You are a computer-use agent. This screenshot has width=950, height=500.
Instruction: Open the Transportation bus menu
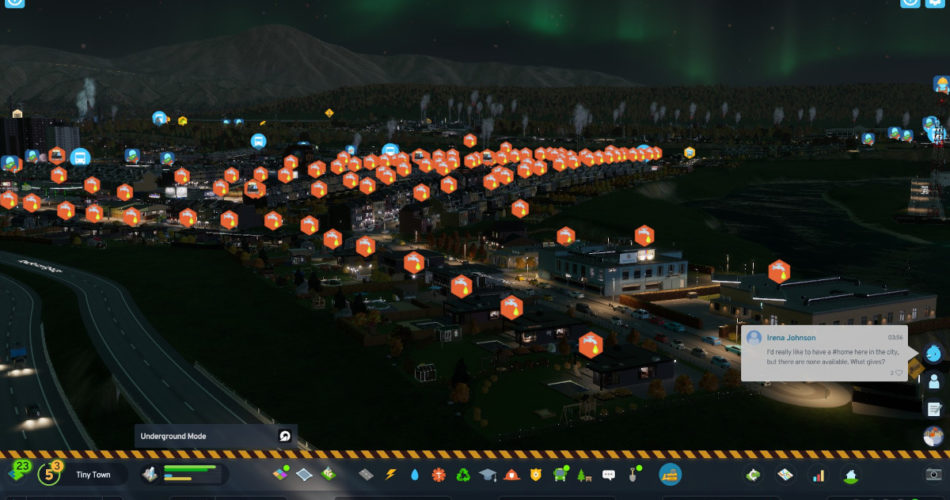point(560,474)
